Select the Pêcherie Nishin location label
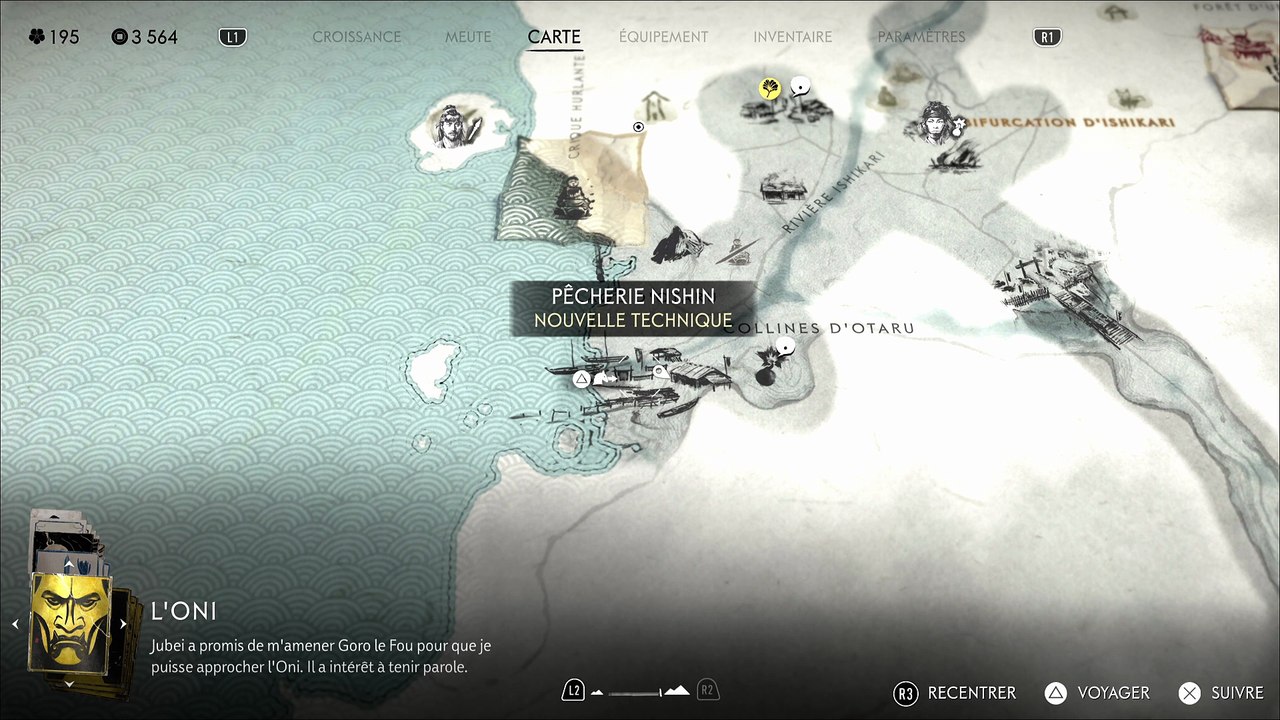 pos(633,297)
